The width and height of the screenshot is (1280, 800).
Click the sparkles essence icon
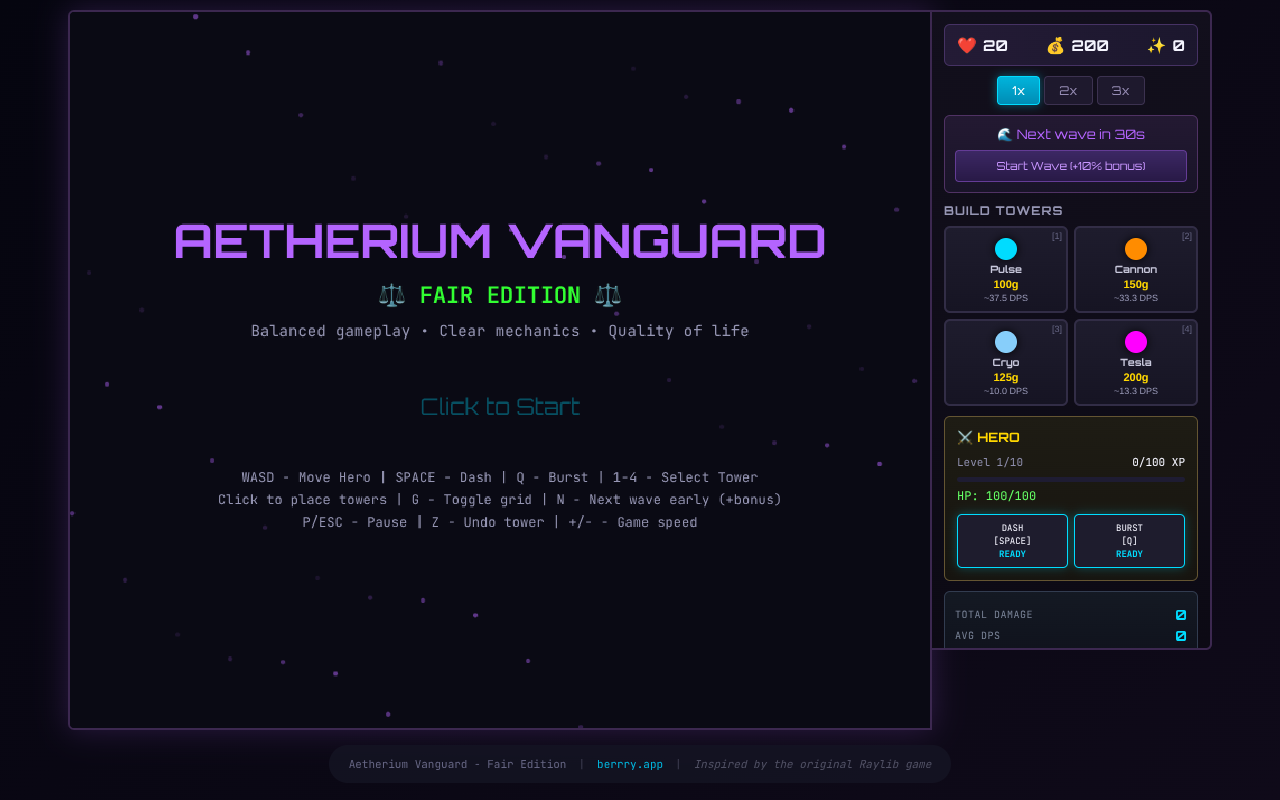click(1155, 45)
